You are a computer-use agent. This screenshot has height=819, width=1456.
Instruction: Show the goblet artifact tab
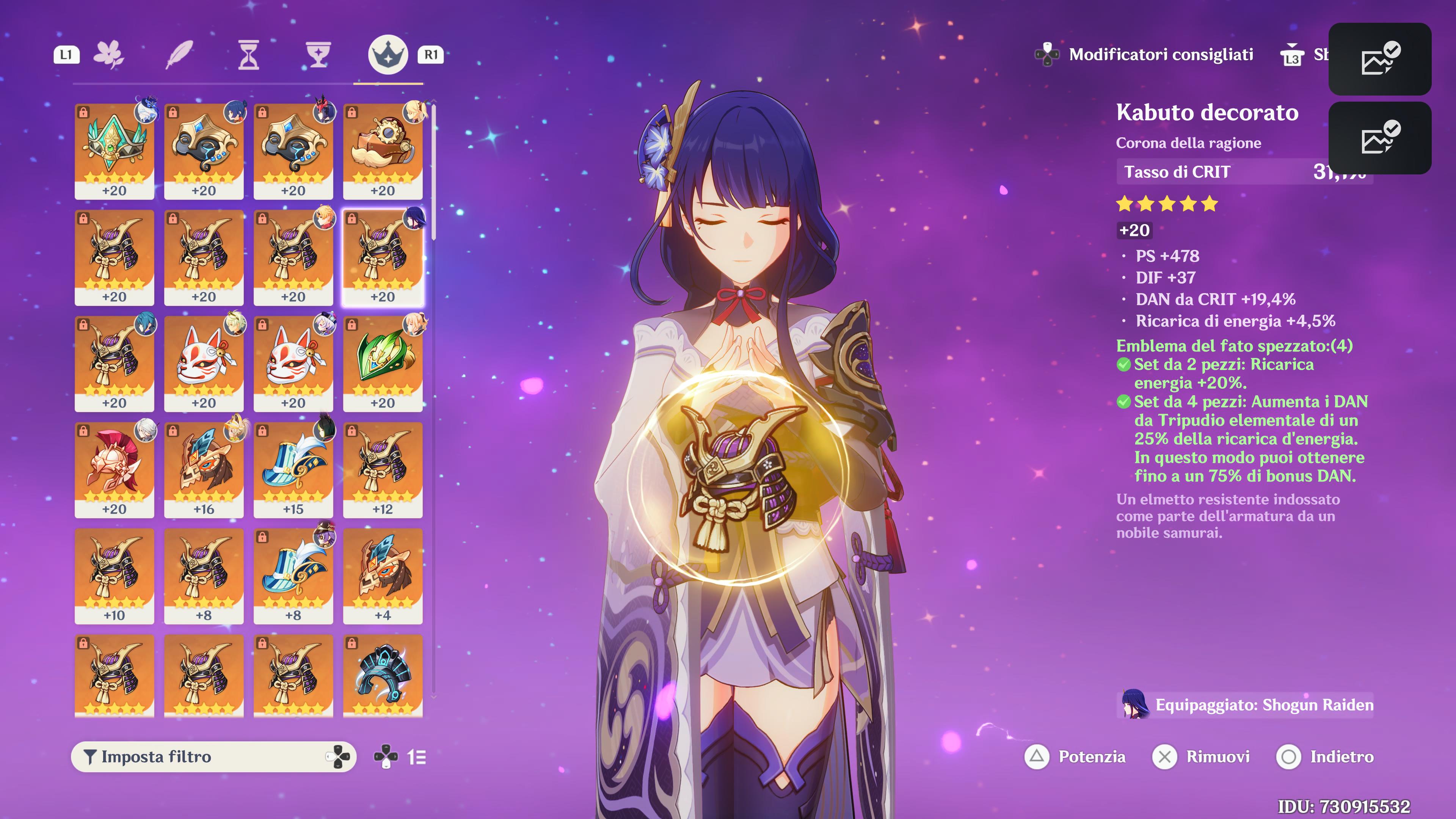[318, 55]
